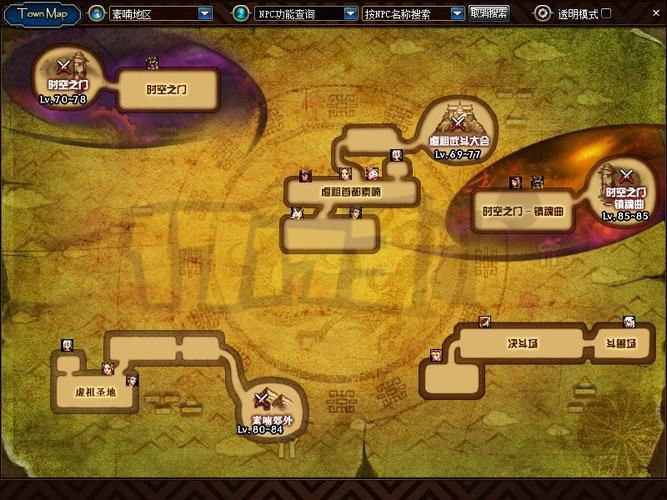Click the NPC portrait above 时空之门 room

pos(152,63)
